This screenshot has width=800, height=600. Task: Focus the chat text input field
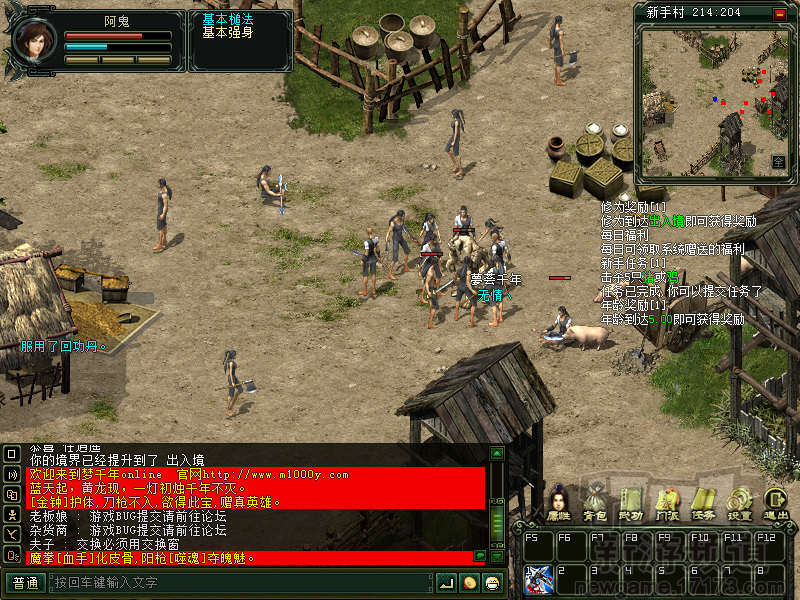pyautogui.click(x=240, y=583)
